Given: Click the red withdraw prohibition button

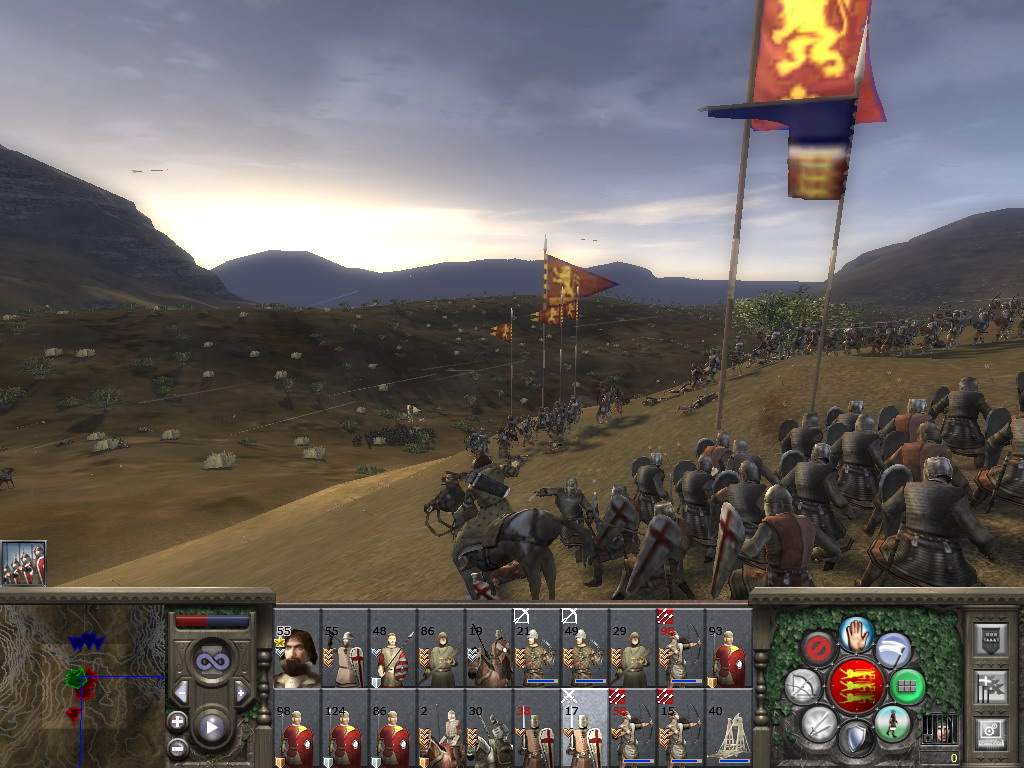Looking at the screenshot, I should click(x=819, y=648).
